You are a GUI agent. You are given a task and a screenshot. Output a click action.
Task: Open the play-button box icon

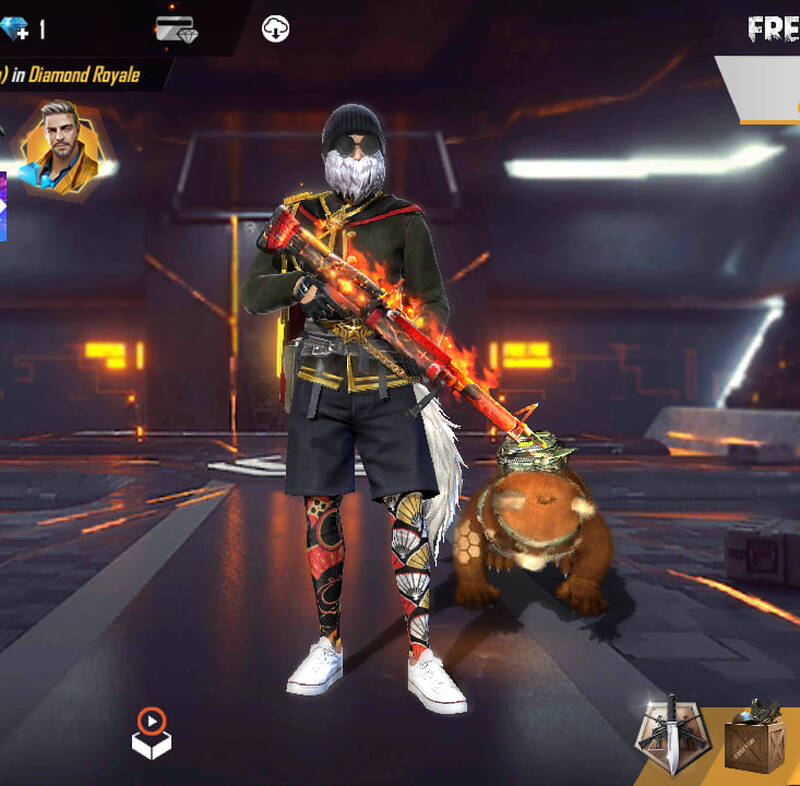[151, 733]
